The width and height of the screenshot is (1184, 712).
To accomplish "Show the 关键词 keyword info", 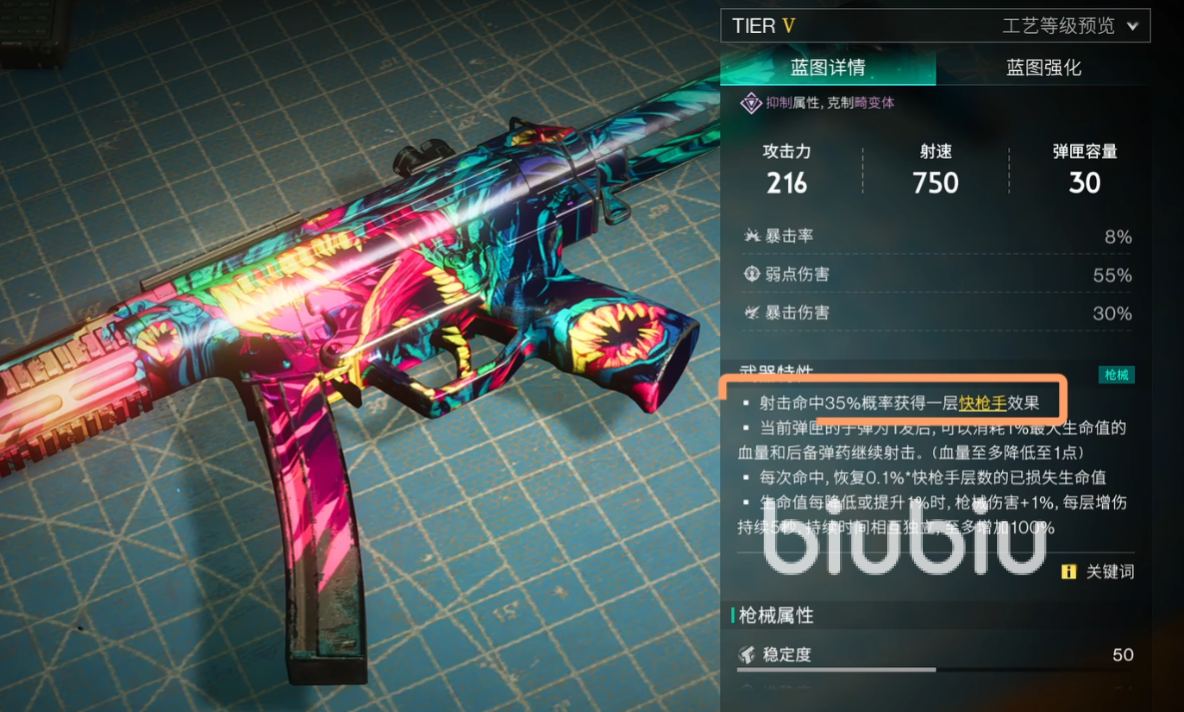I will 1098,572.
